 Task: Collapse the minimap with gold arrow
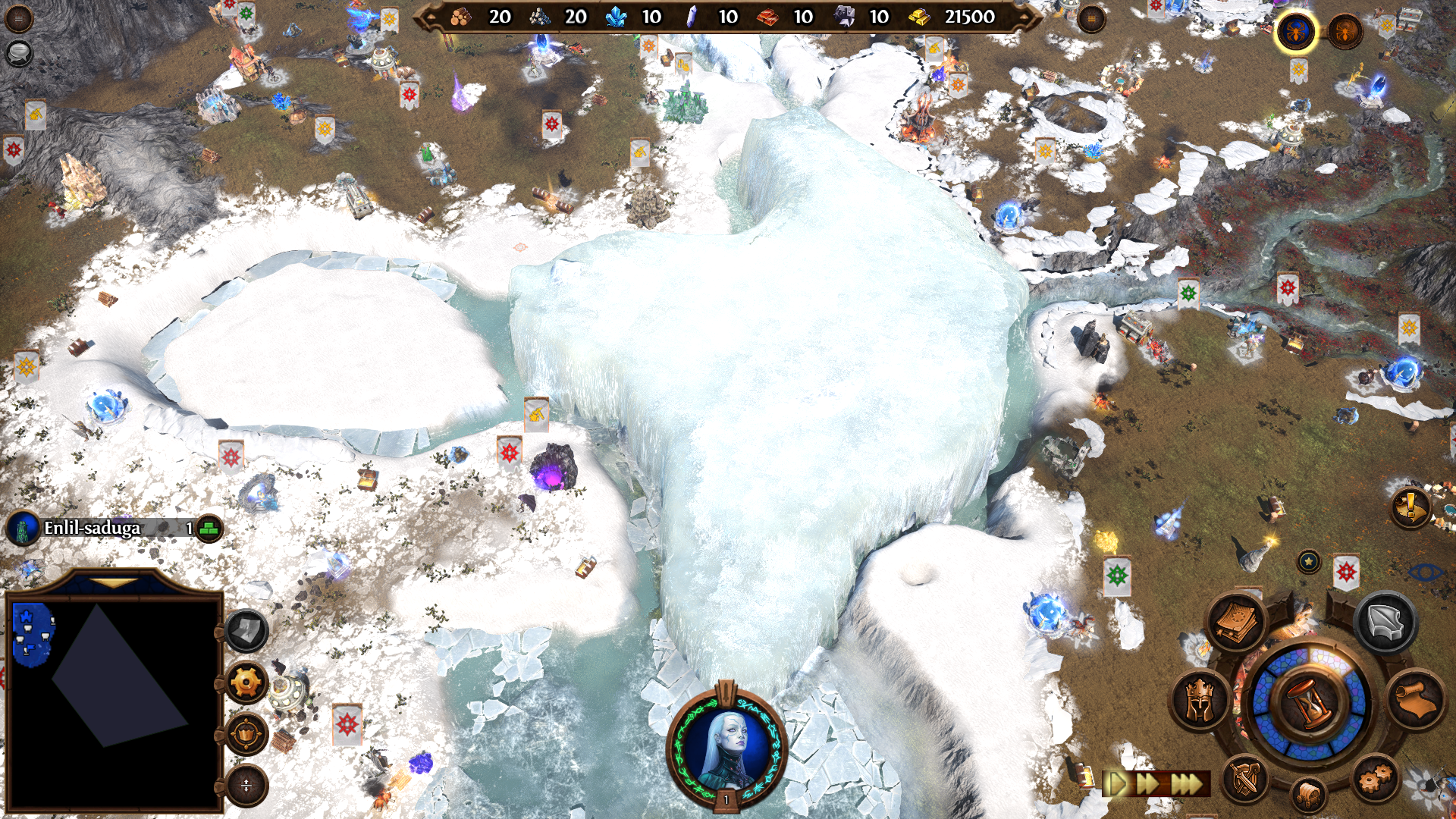pos(114,582)
